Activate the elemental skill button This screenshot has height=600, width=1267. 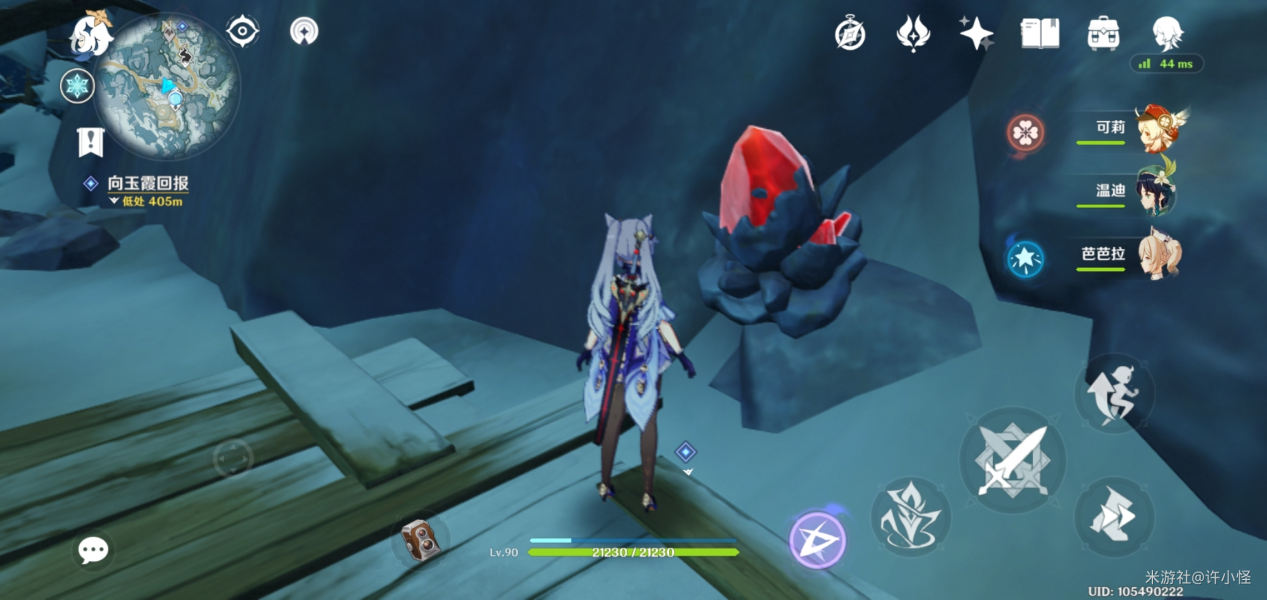point(910,517)
